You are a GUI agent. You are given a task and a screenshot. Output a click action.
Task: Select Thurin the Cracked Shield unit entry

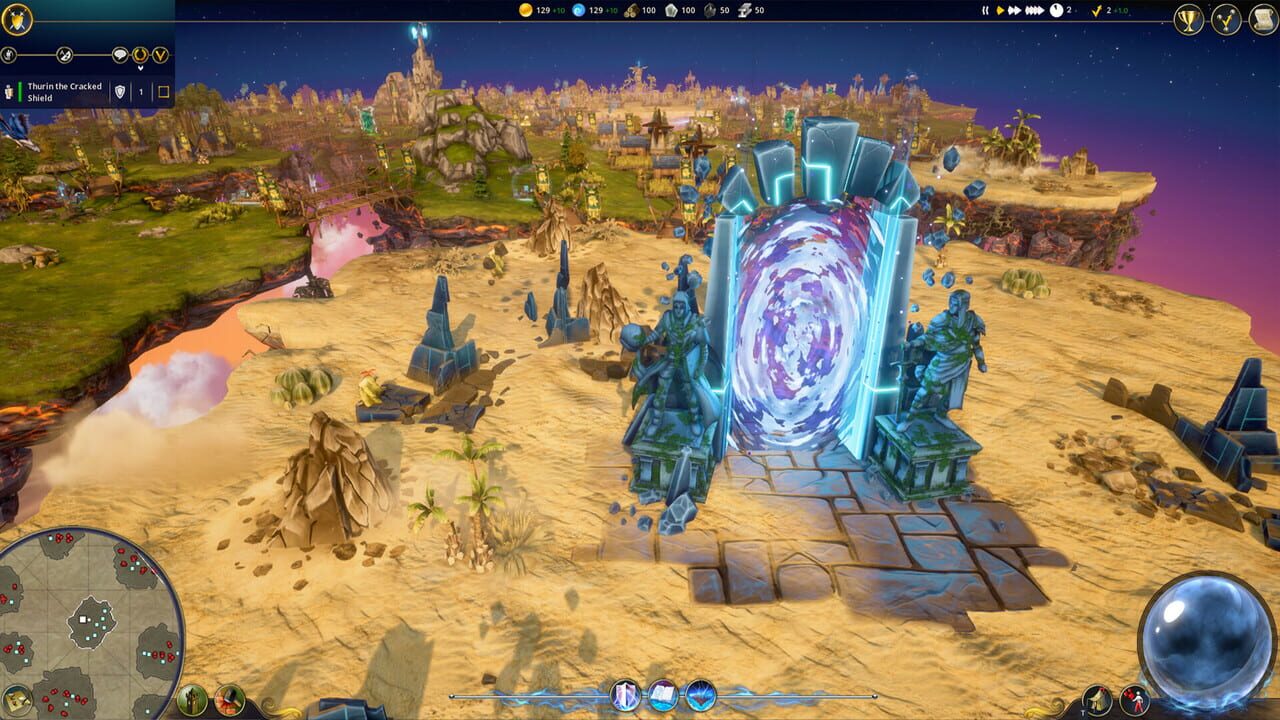coord(65,92)
